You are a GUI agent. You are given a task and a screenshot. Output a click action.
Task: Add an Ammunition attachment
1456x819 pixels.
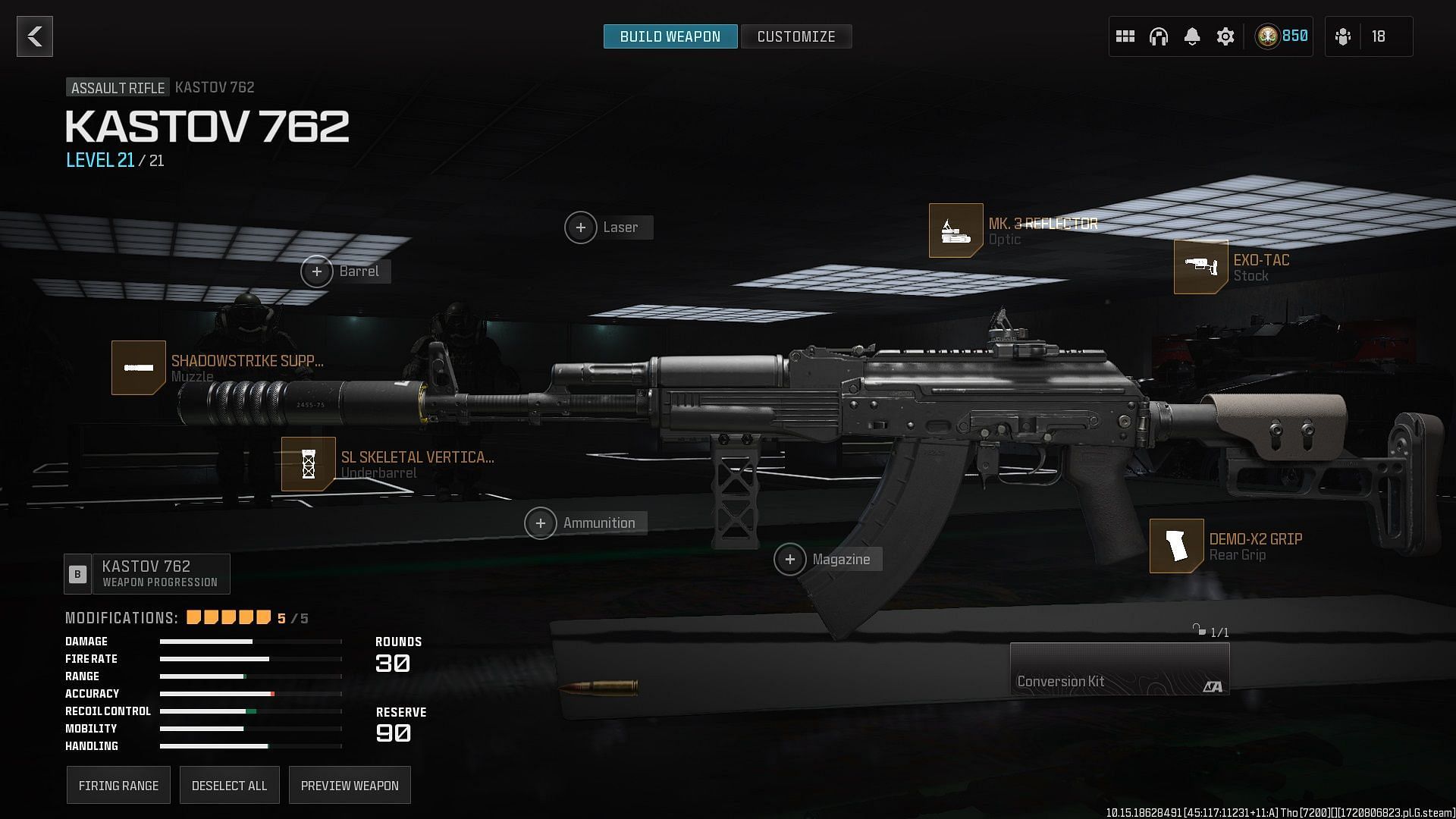[541, 523]
